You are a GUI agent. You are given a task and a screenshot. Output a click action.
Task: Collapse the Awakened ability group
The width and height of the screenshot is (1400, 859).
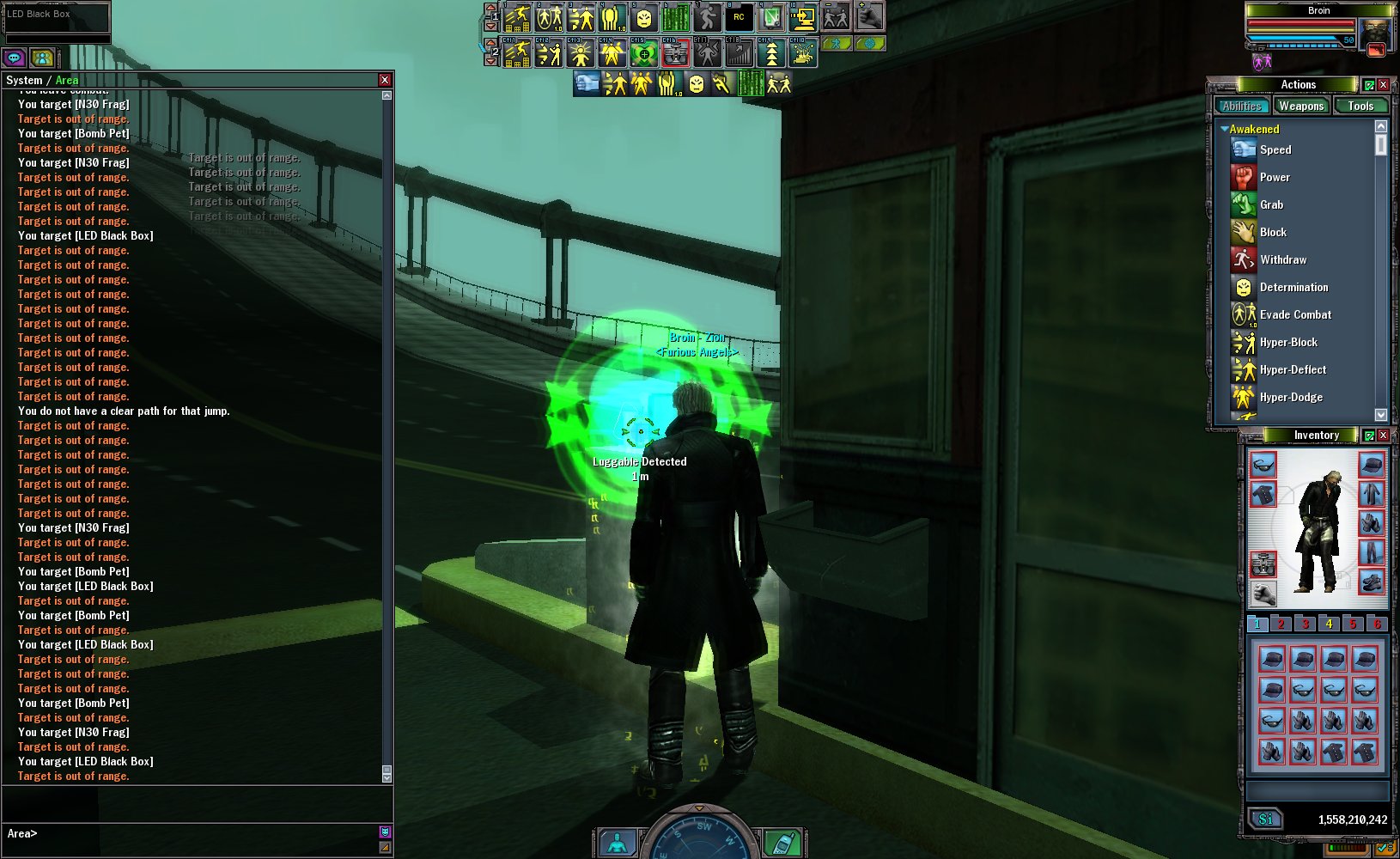point(1225,129)
